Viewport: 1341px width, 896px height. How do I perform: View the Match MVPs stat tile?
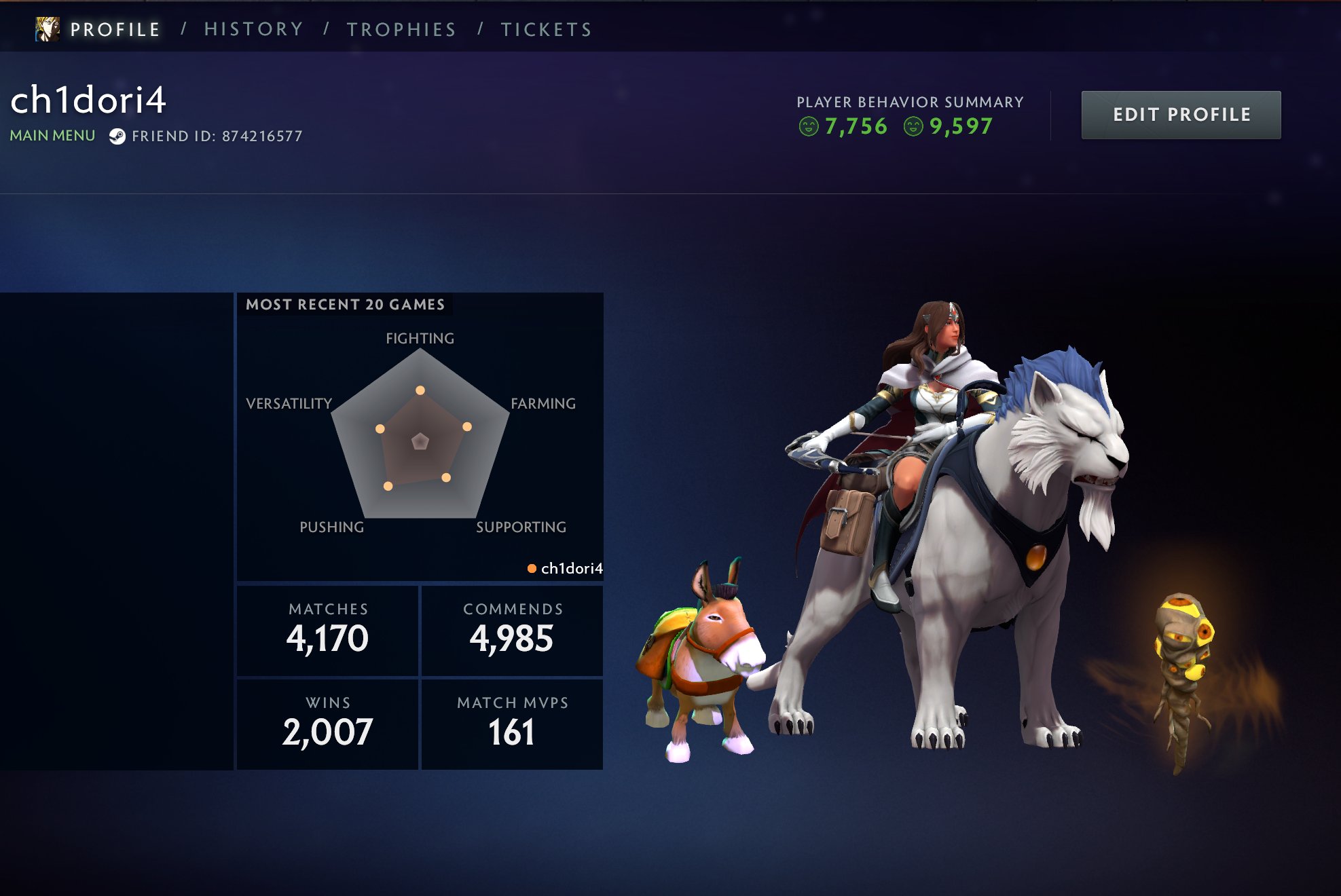[x=512, y=724]
